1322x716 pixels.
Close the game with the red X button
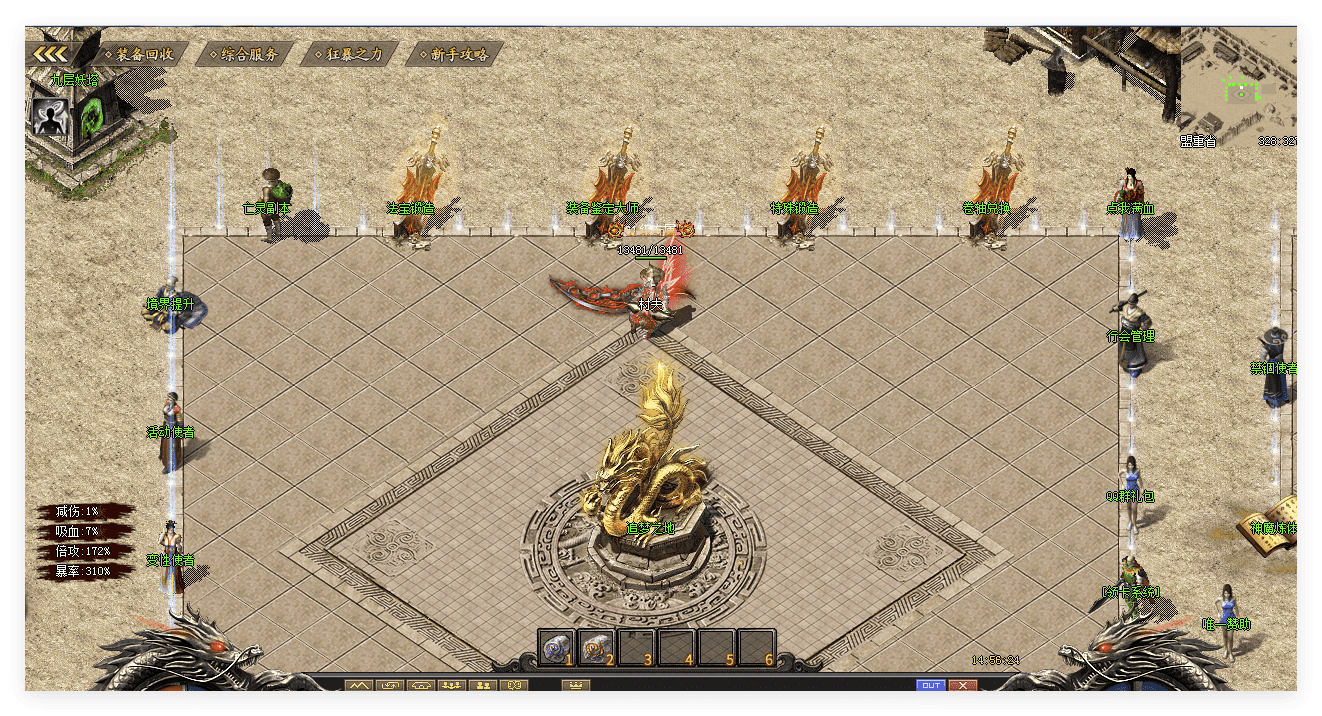coord(962,685)
